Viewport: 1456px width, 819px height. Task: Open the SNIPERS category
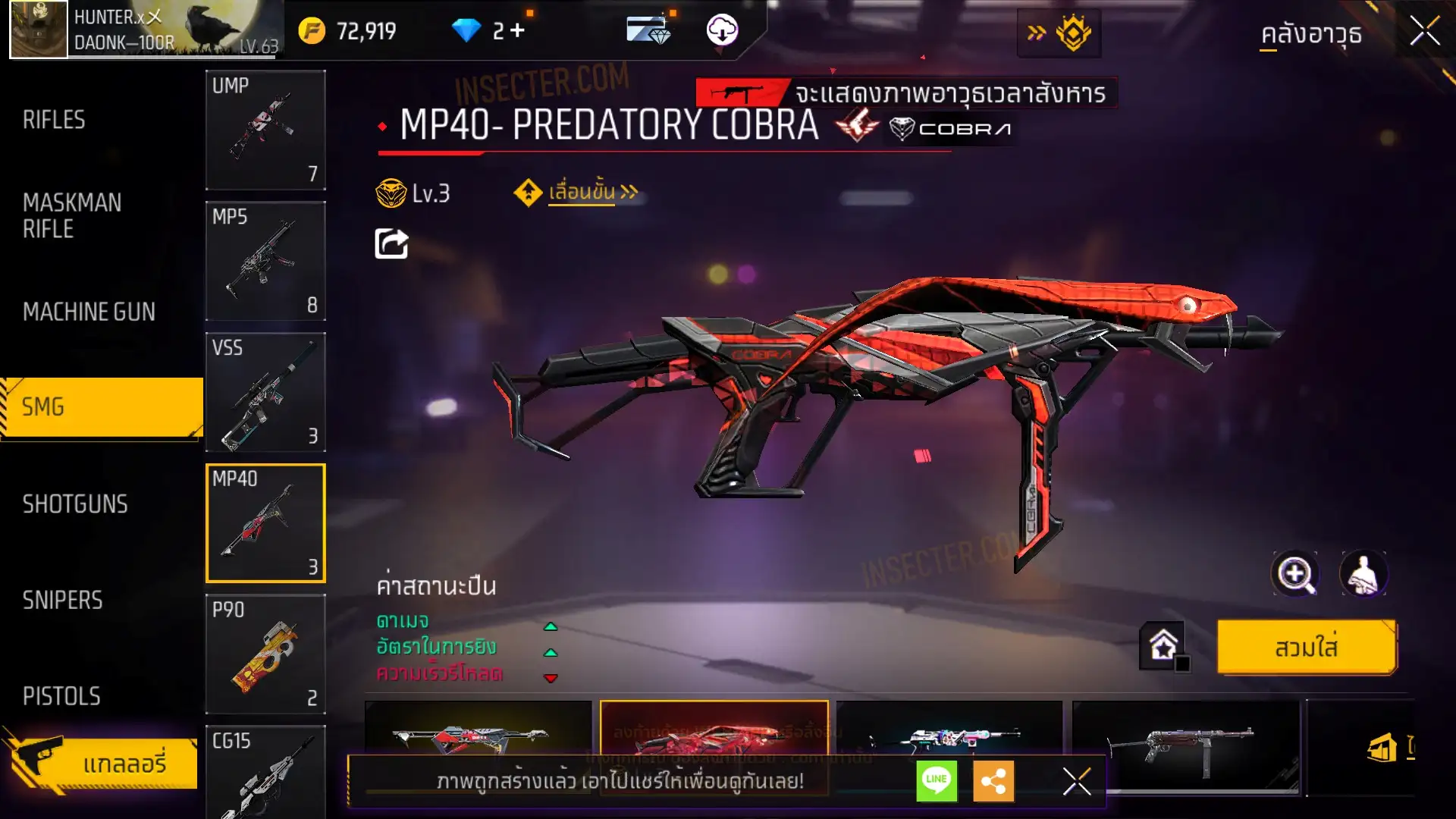(x=62, y=601)
